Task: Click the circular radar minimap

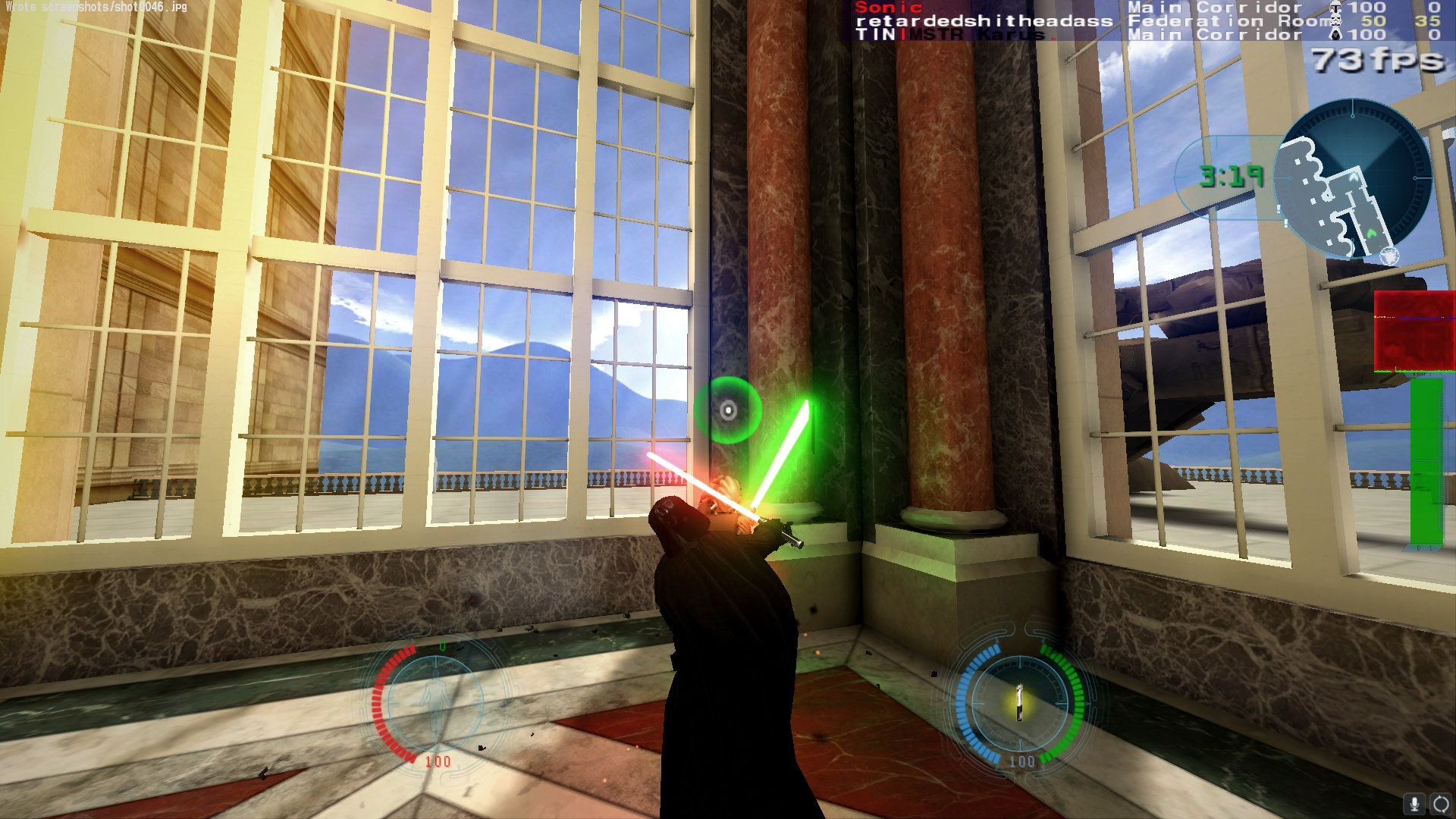Action: pyautogui.click(x=1353, y=179)
